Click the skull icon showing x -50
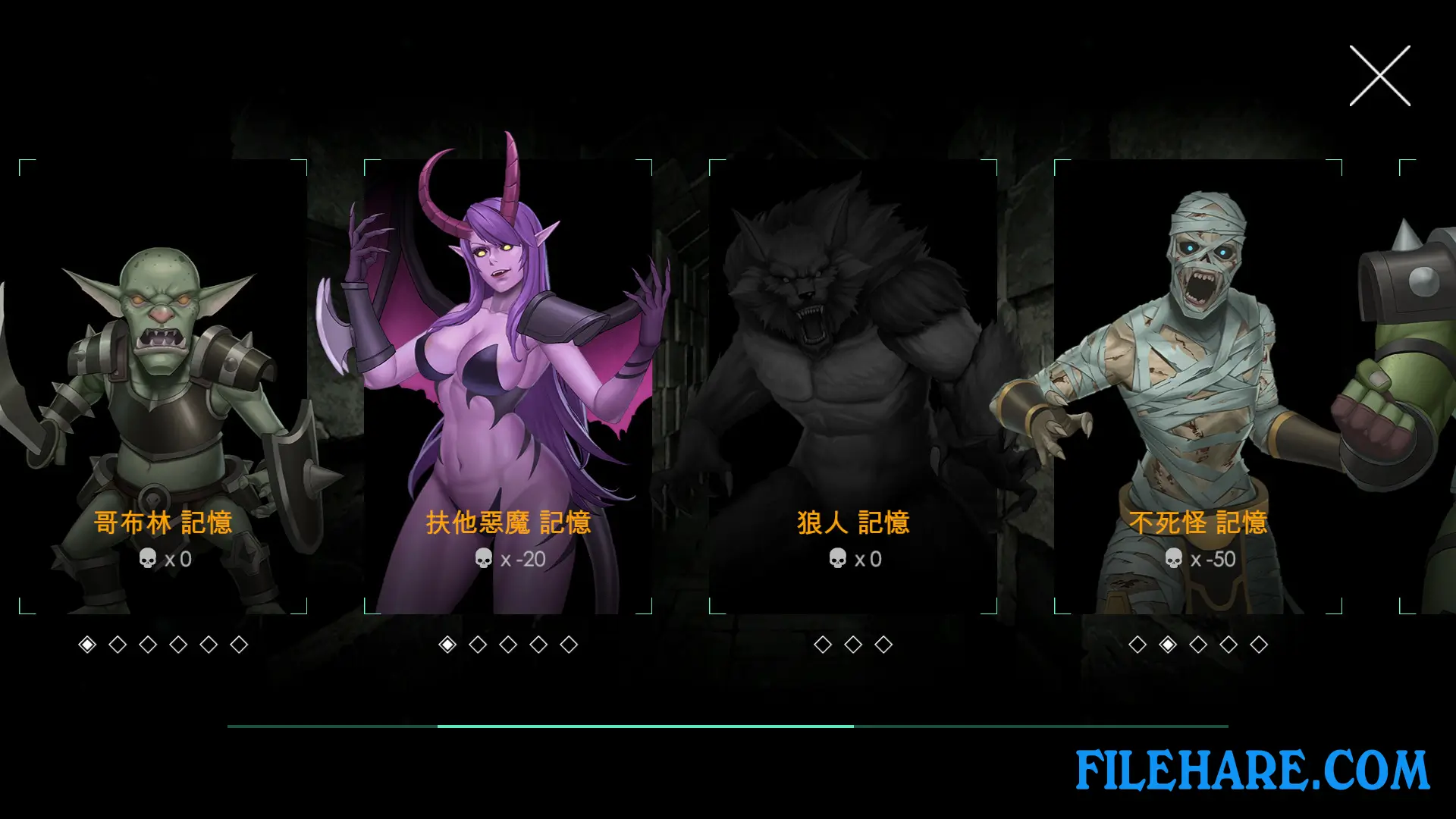This screenshot has width=1456, height=819. (x=1173, y=560)
